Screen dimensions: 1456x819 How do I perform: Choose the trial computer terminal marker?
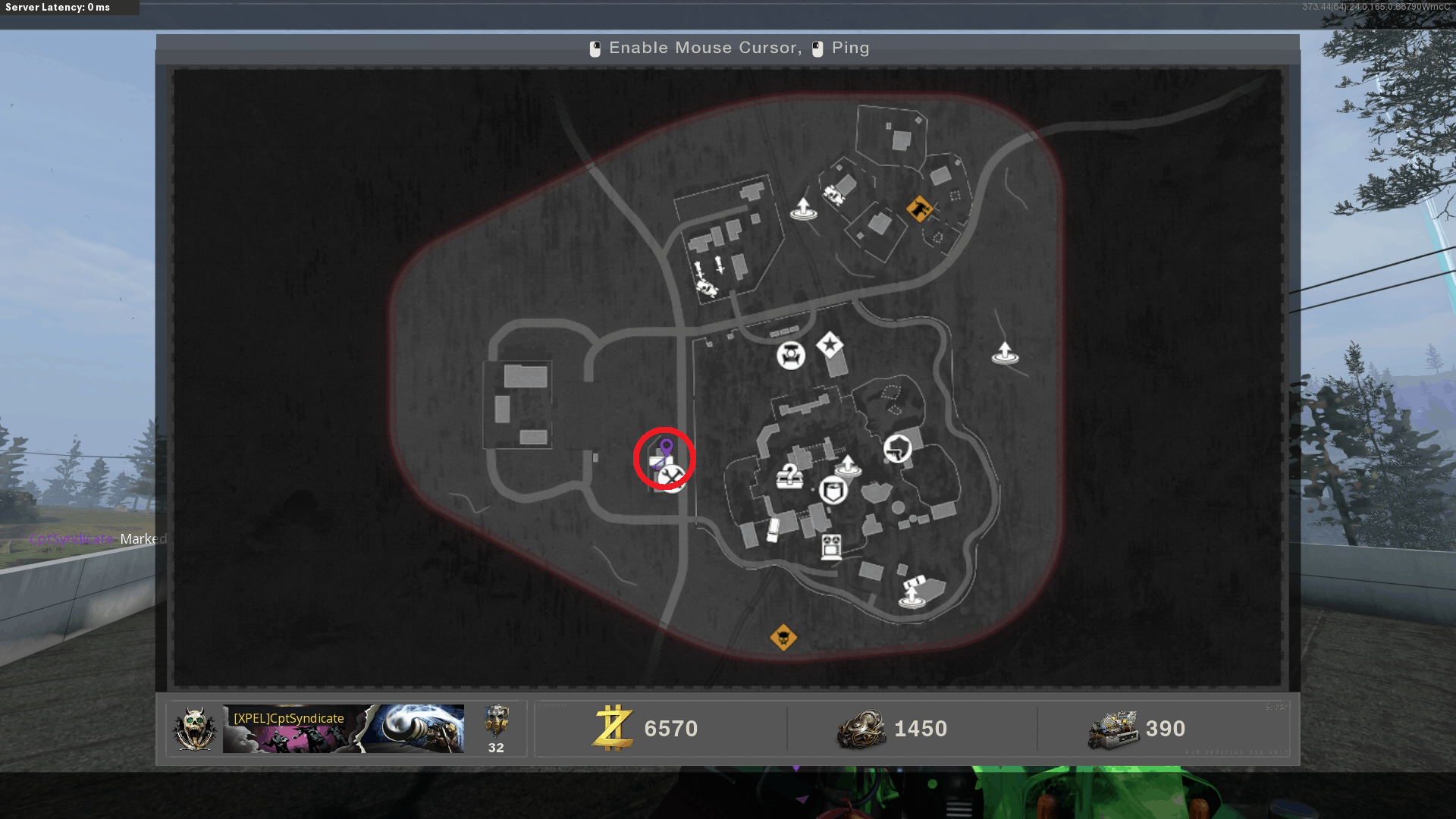tap(831, 547)
